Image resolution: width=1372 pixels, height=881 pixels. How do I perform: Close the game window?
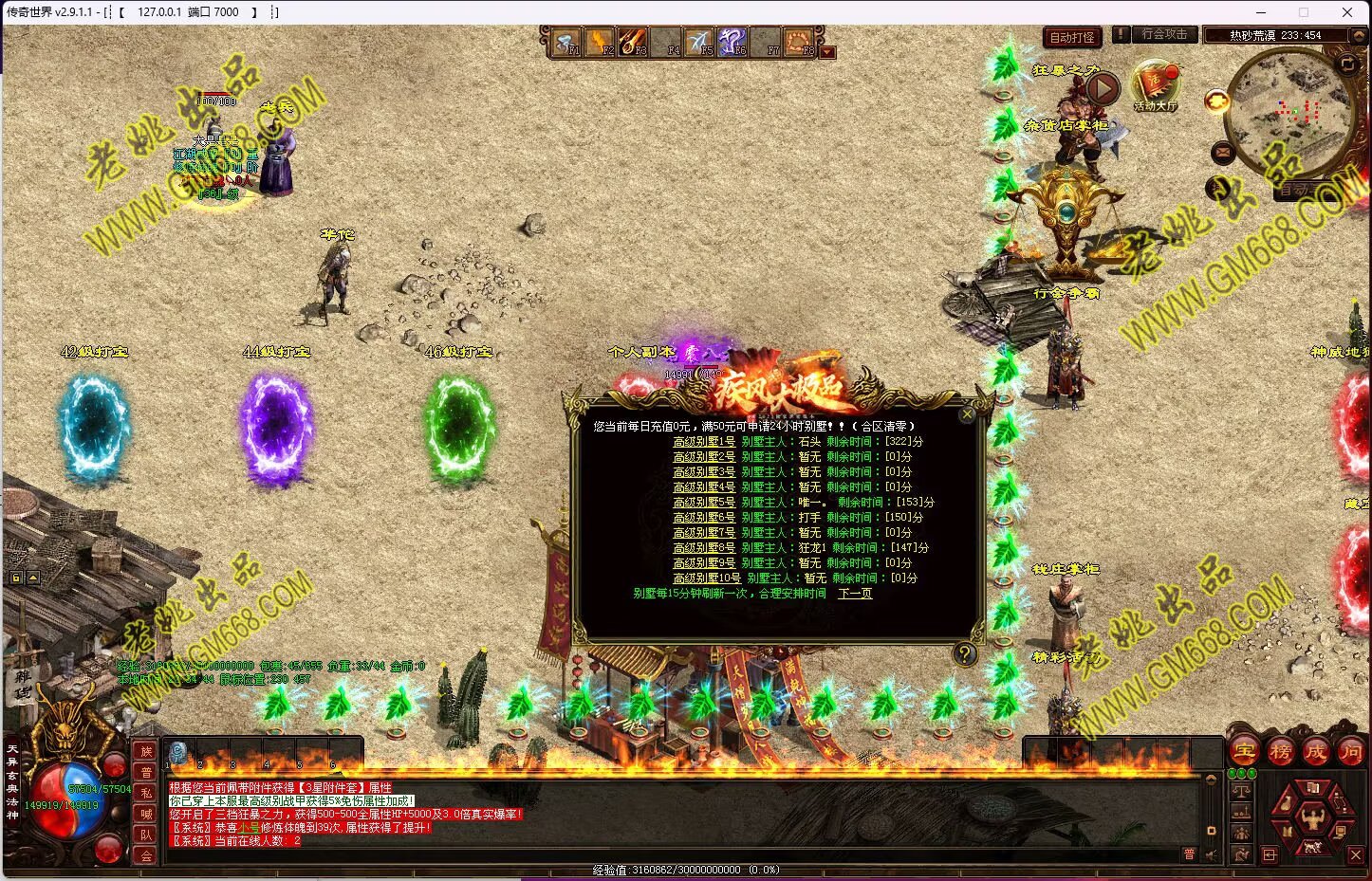1346,12
